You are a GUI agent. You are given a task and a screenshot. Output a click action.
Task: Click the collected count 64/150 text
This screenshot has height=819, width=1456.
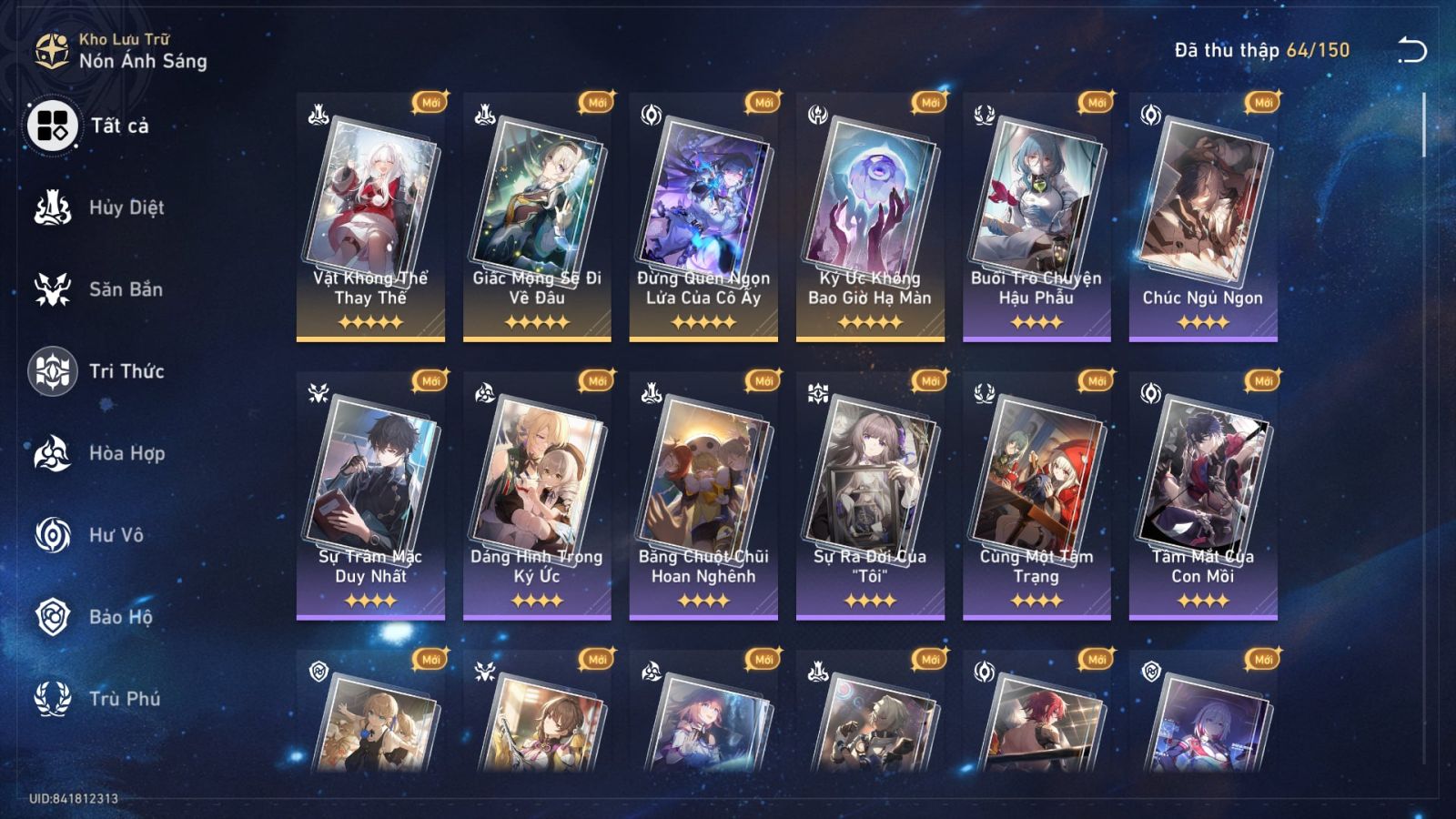point(1259,52)
